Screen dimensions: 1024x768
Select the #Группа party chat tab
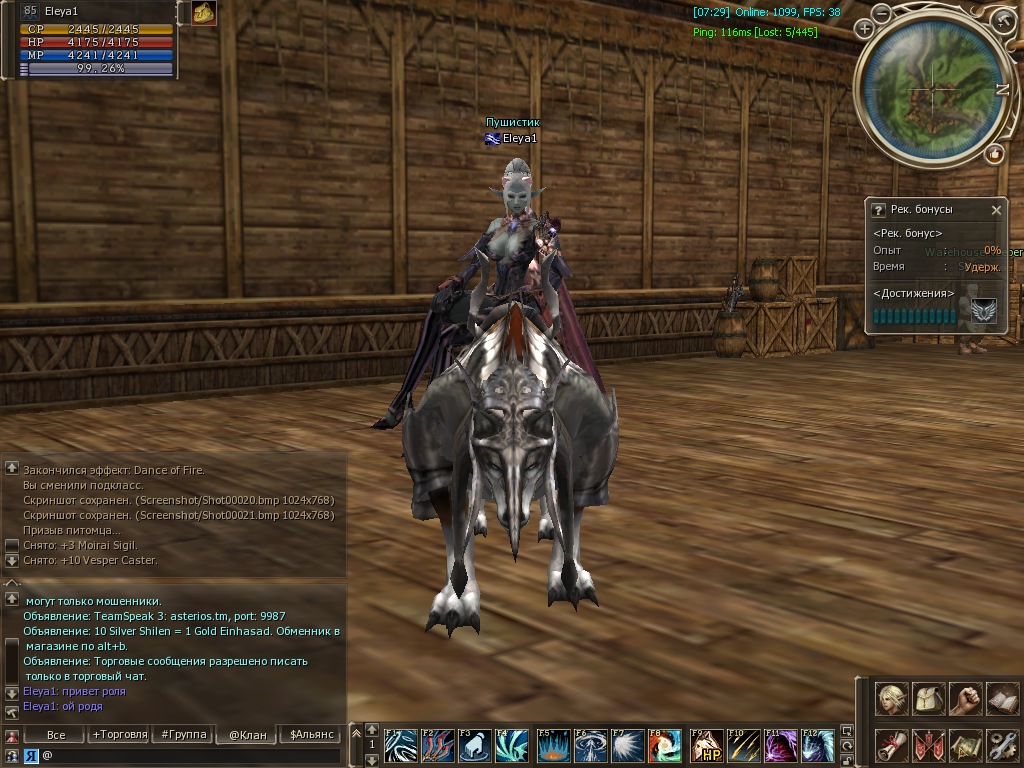tap(183, 735)
